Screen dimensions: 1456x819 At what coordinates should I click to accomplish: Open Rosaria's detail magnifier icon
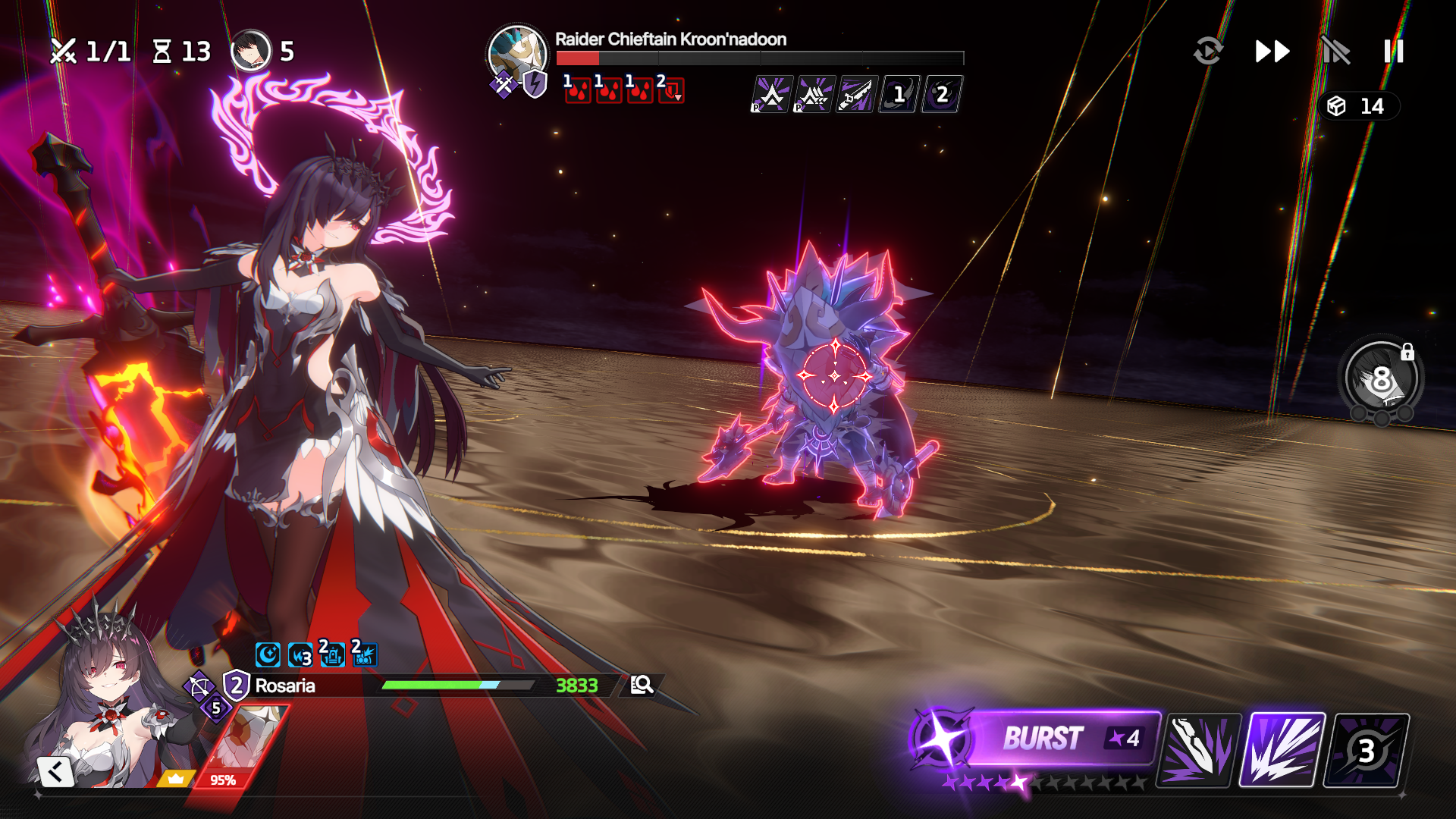click(642, 685)
